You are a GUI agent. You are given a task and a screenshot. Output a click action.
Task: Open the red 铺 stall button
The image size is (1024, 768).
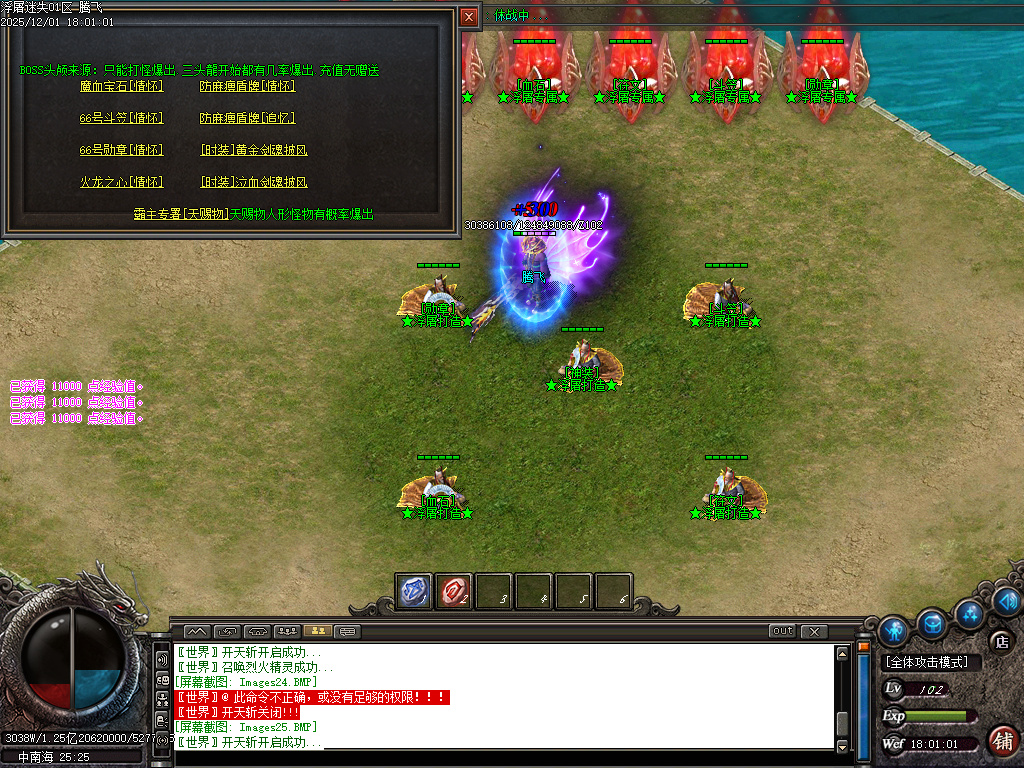tap(1002, 741)
